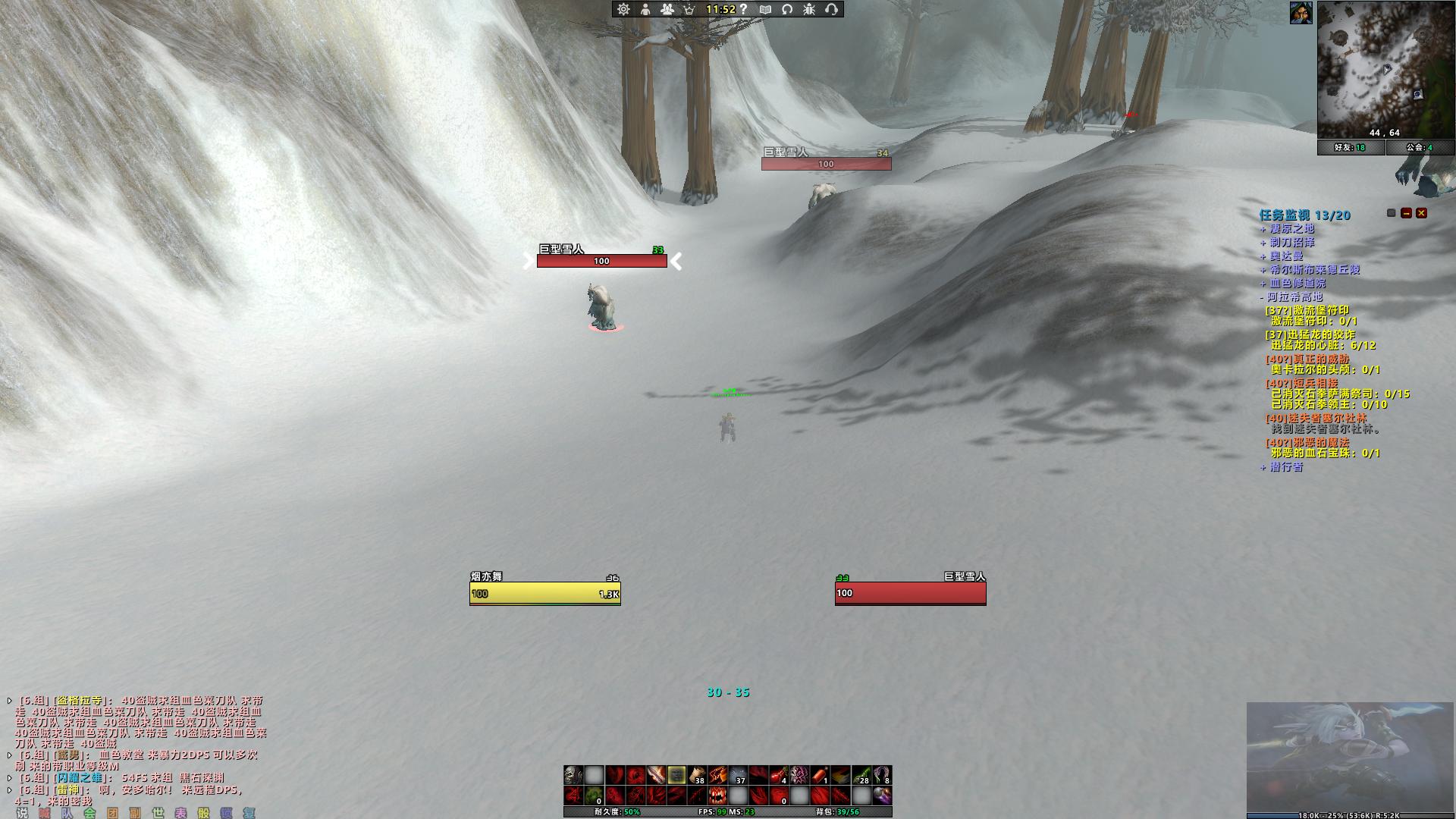Open the 好友 friends button below minimap

1351,147
